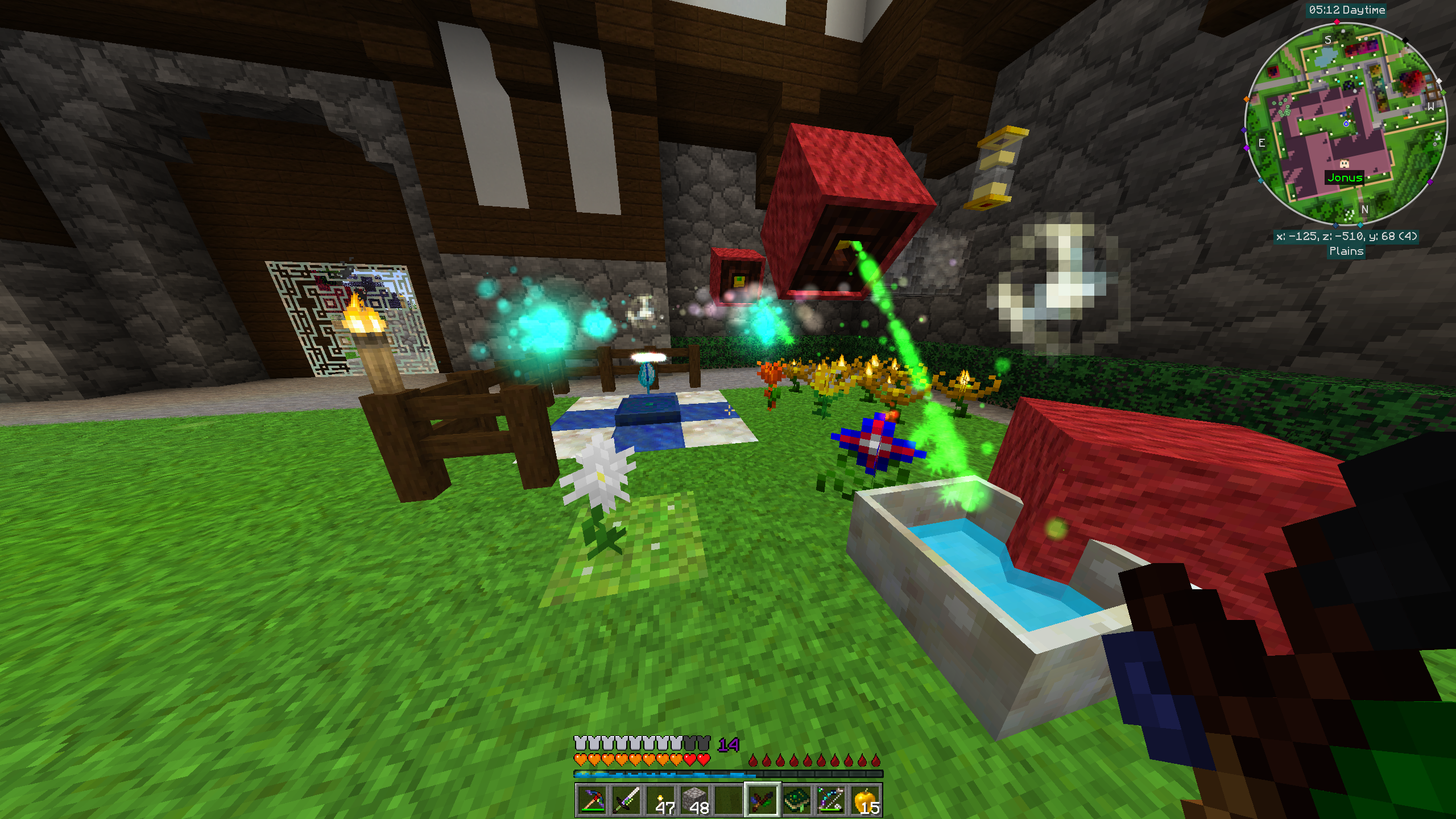
Task: Click the black waypoint diamond on minimap rim
Action: click(x=1405, y=40)
